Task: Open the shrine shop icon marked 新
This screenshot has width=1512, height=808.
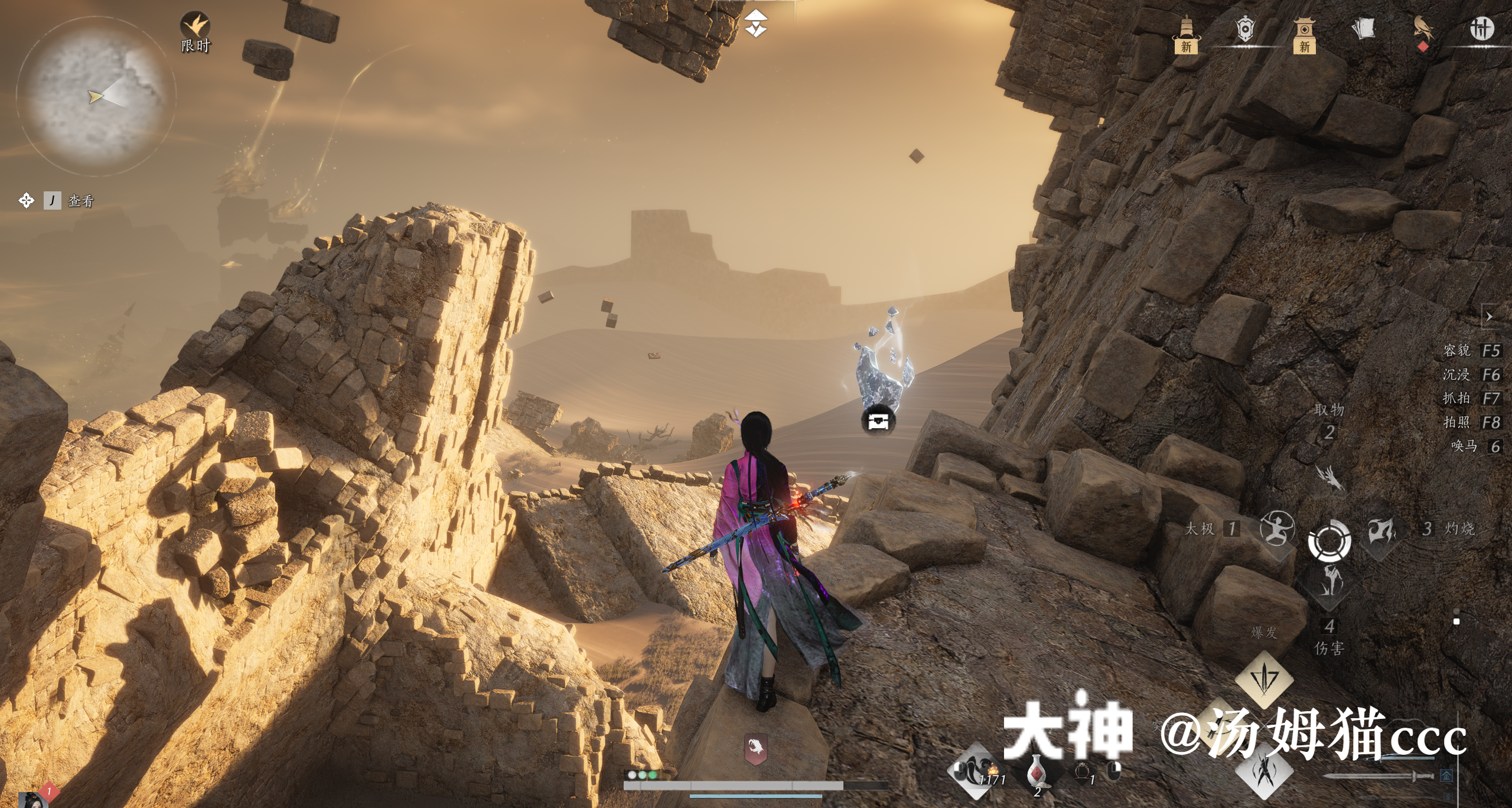Action: pyautogui.click(x=1304, y=33)
